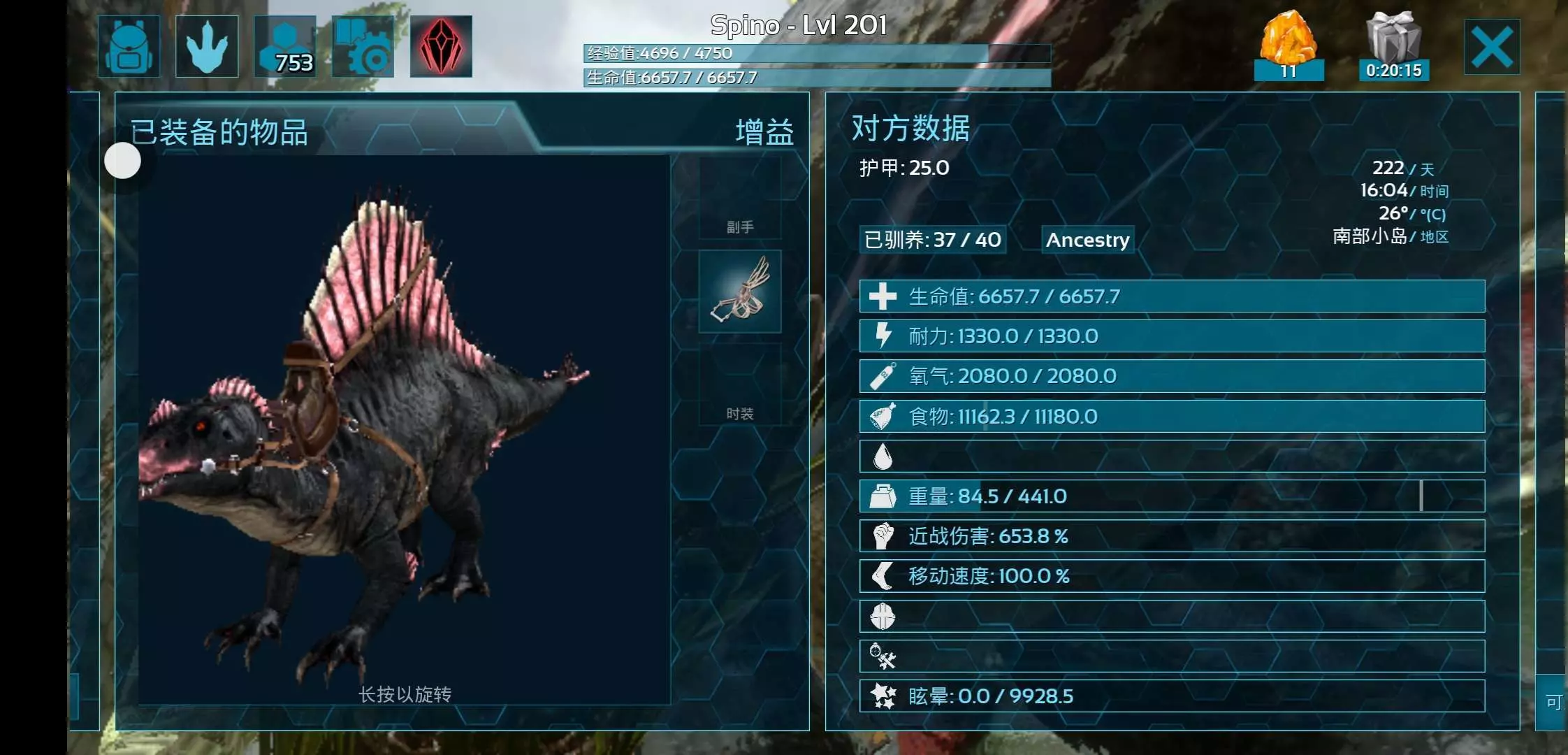Tap the white circle floating button

[x=122, y=161]
